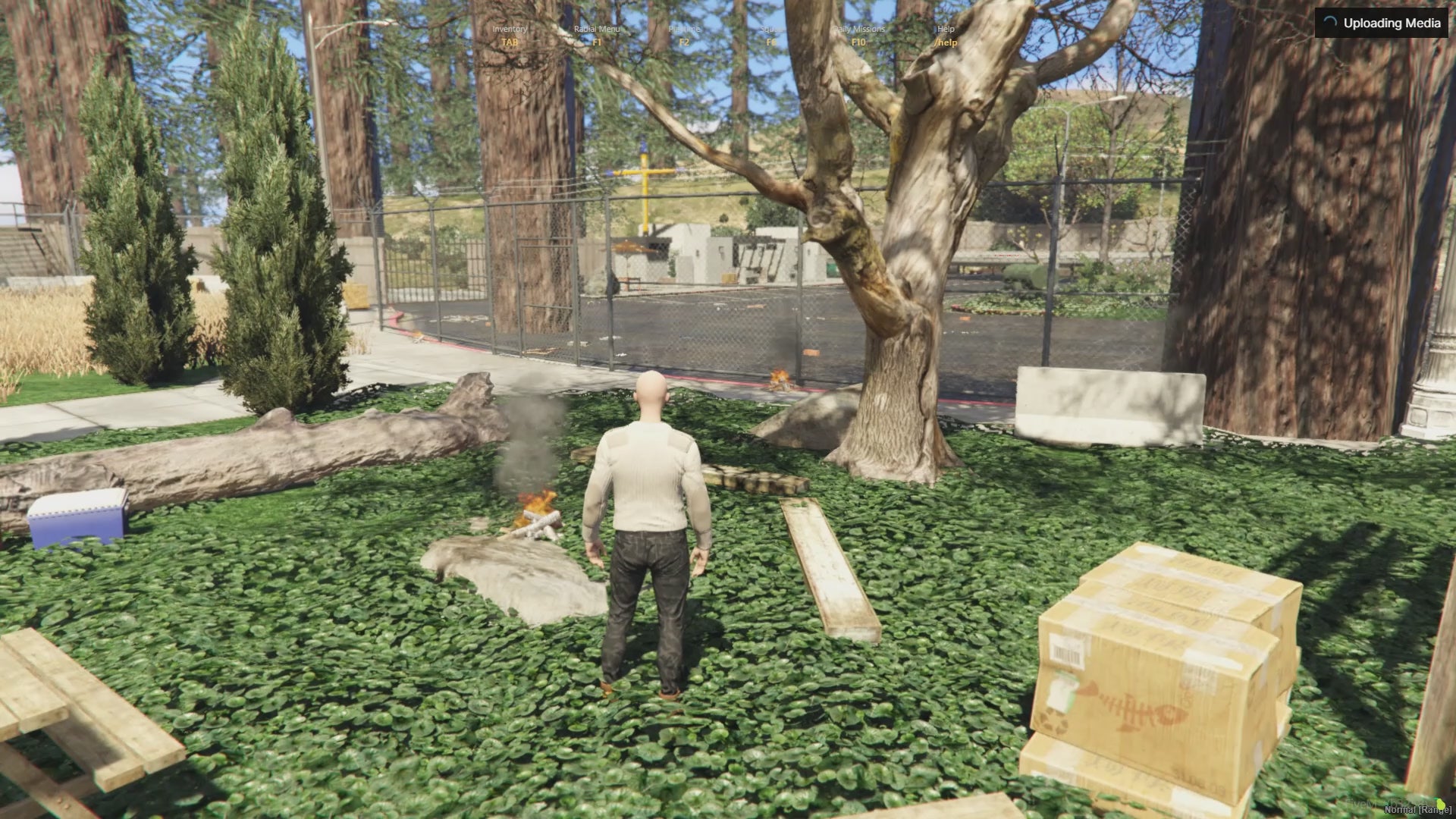Screen dimensions: 1456x819
Task: Toggle the Normal [Range] voice indicator
Action: click(x=1417, y=809)
